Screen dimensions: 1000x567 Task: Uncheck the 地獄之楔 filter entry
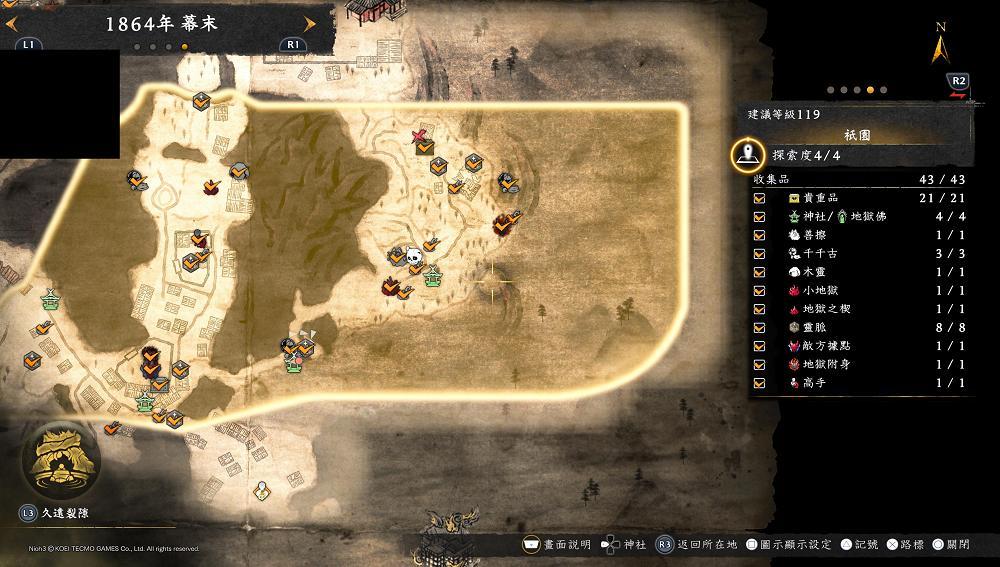(x=760, y=309)
